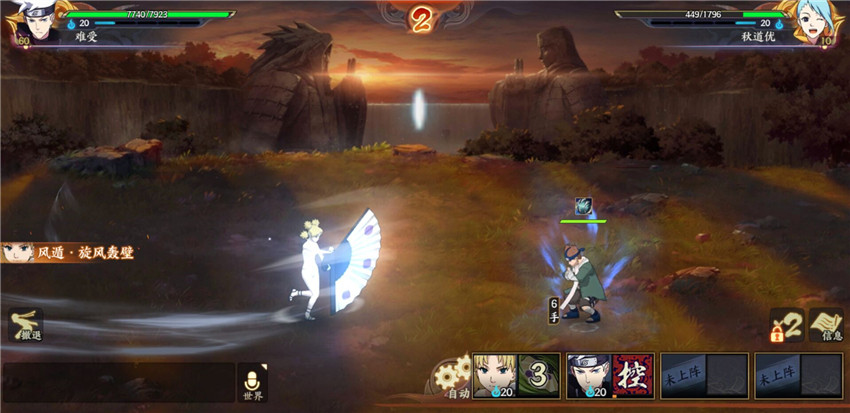Tap the 撤退 retreat button
The image size is (850, 413).
[x=24, y=326]
